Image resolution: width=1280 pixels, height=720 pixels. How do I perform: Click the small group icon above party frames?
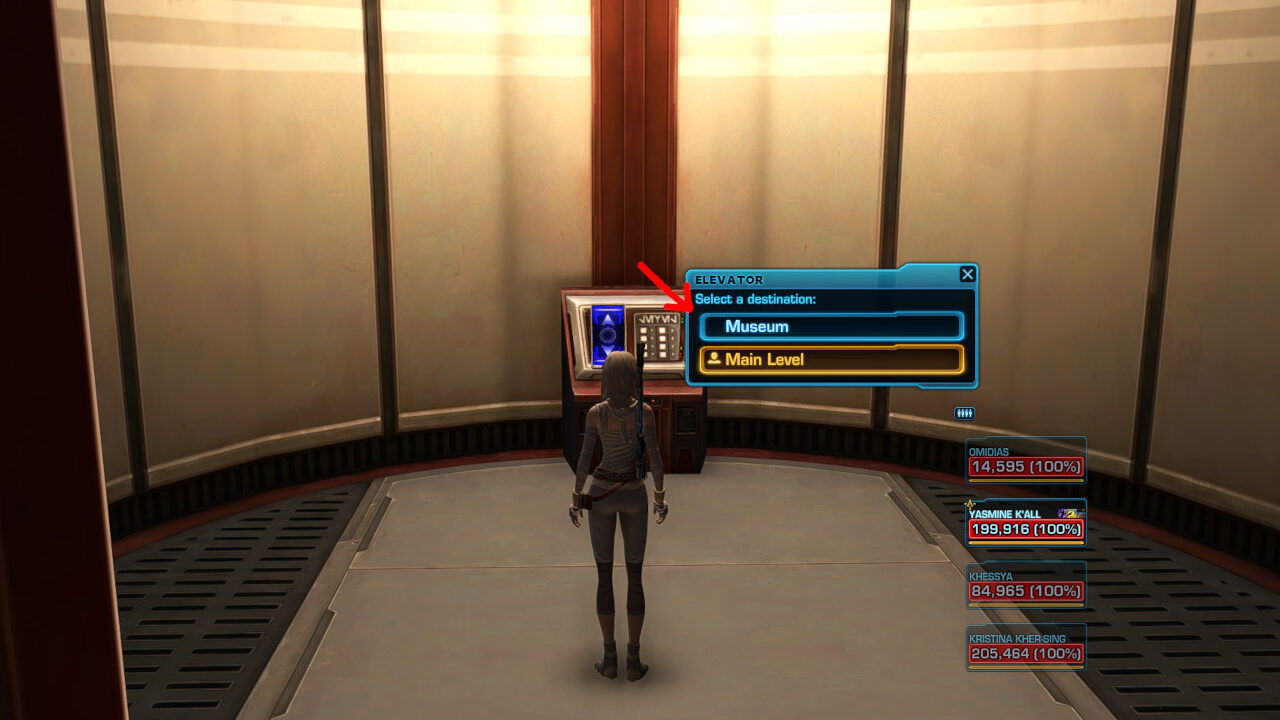[965, 413]
